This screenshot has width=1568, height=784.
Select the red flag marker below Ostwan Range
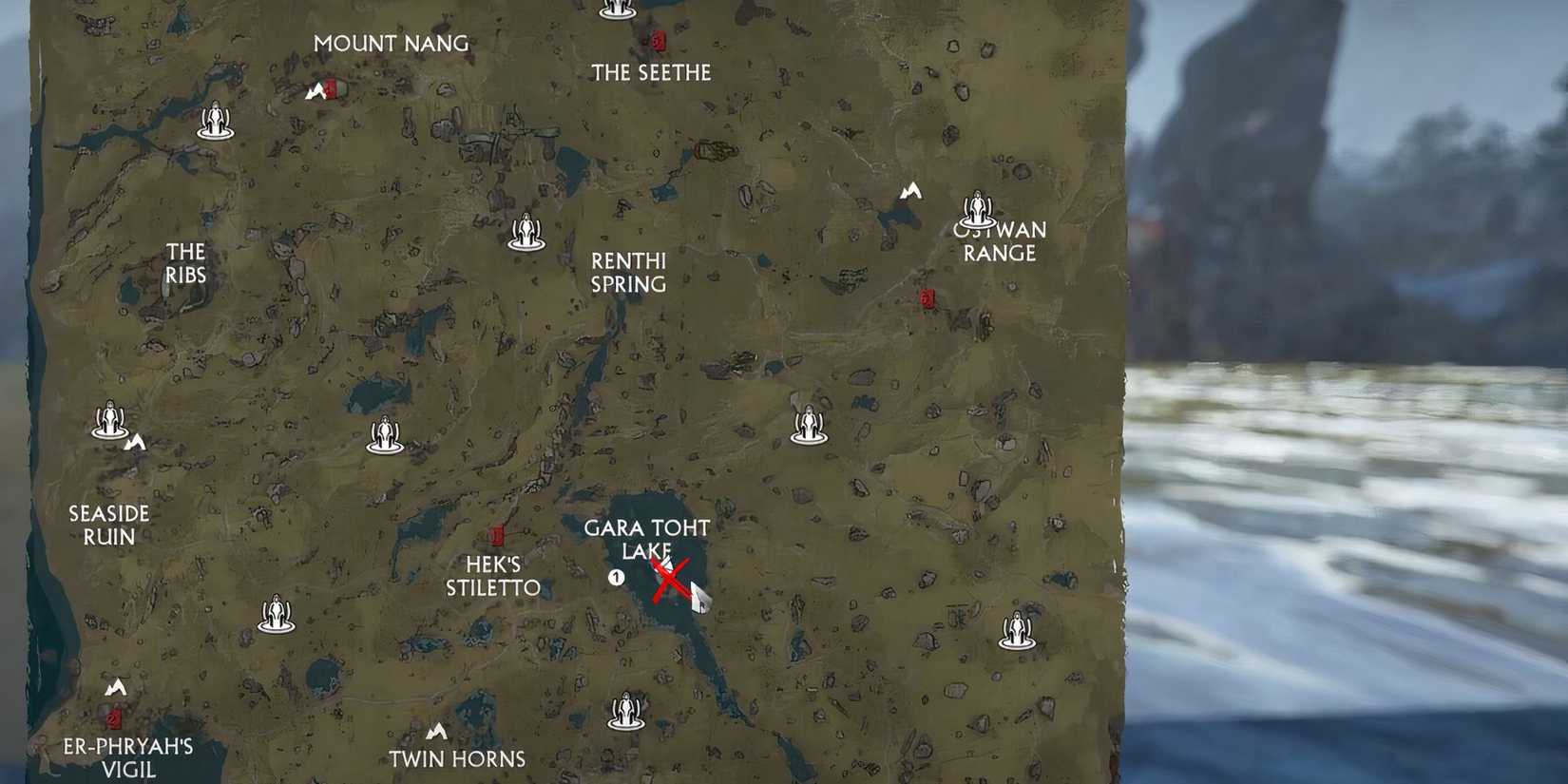tap(927, 297)
